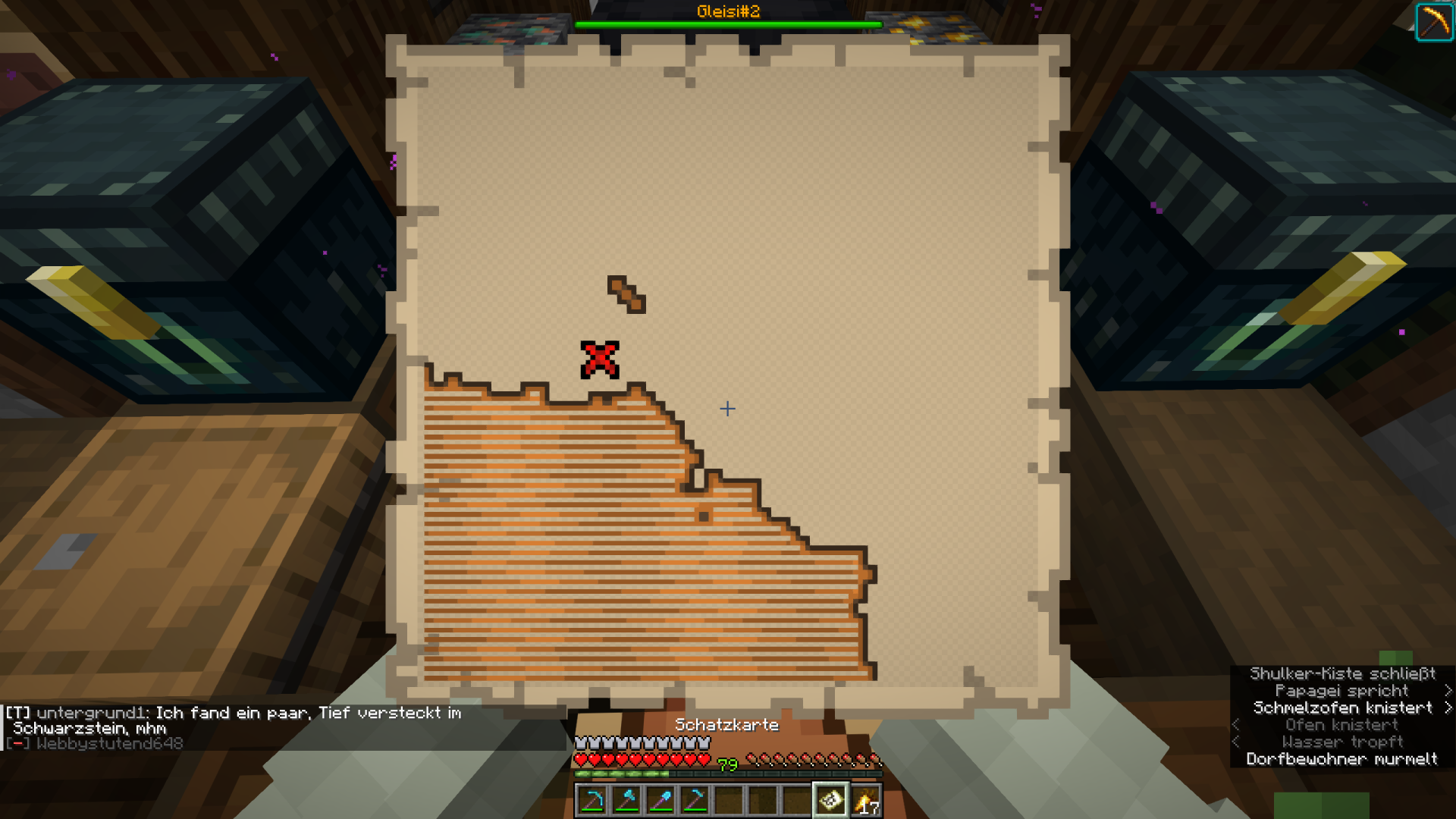
Task: Select the treasure map hotbar slot
Action: pyautogui.click(x=830, y=800)
